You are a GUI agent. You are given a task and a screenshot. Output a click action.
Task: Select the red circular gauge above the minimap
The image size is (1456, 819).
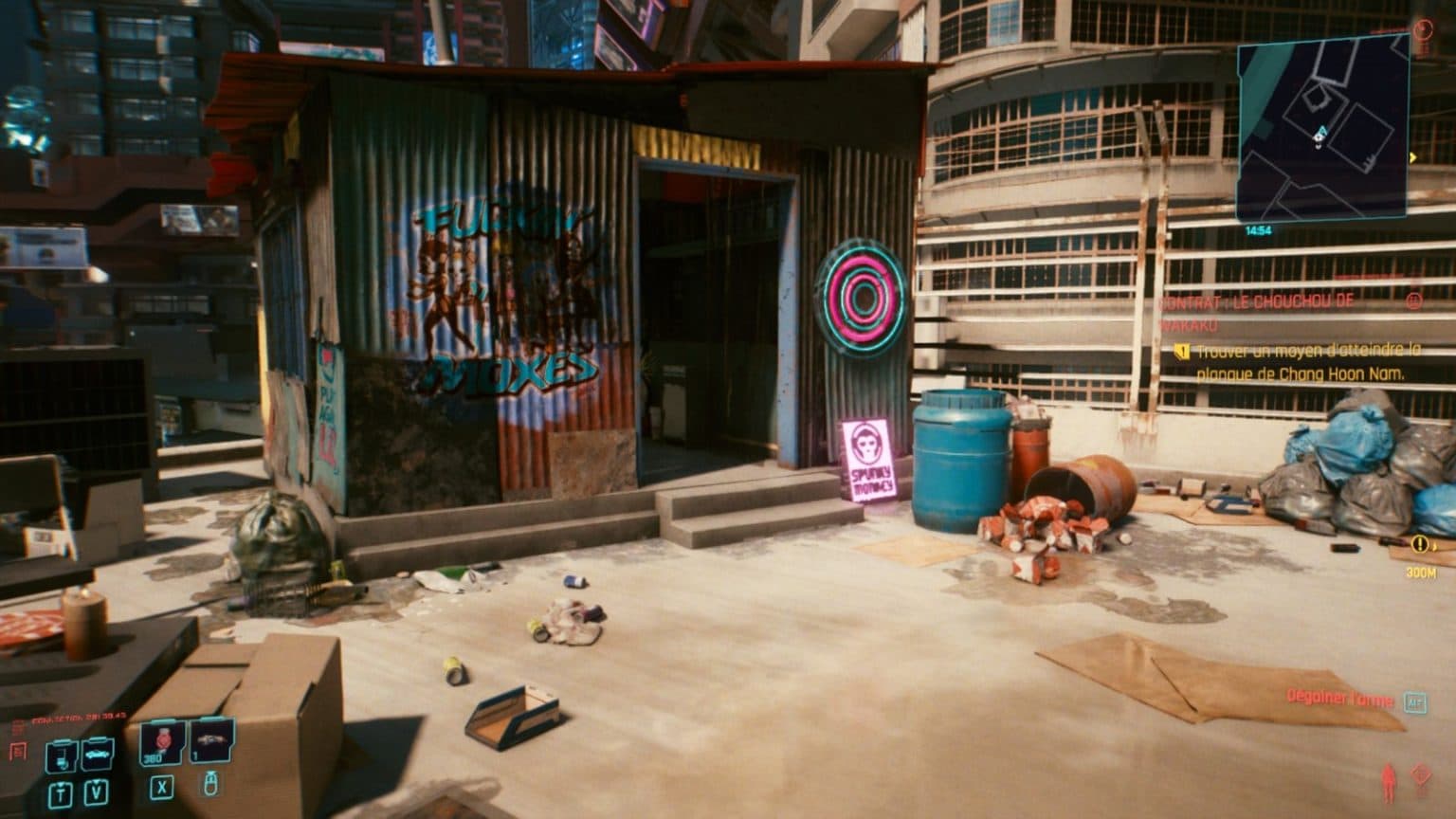pyautogui.click(x=1424, y=30)
